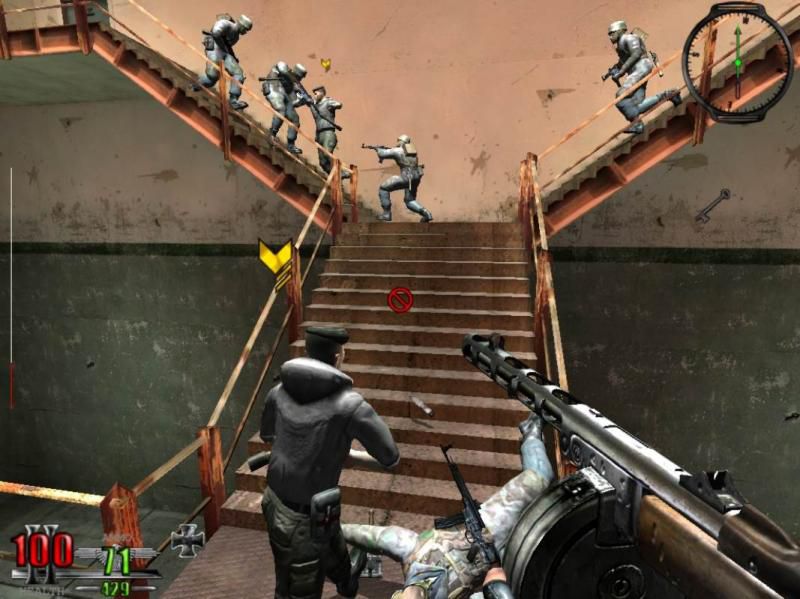Click the iron cross icon

(187, 540)
